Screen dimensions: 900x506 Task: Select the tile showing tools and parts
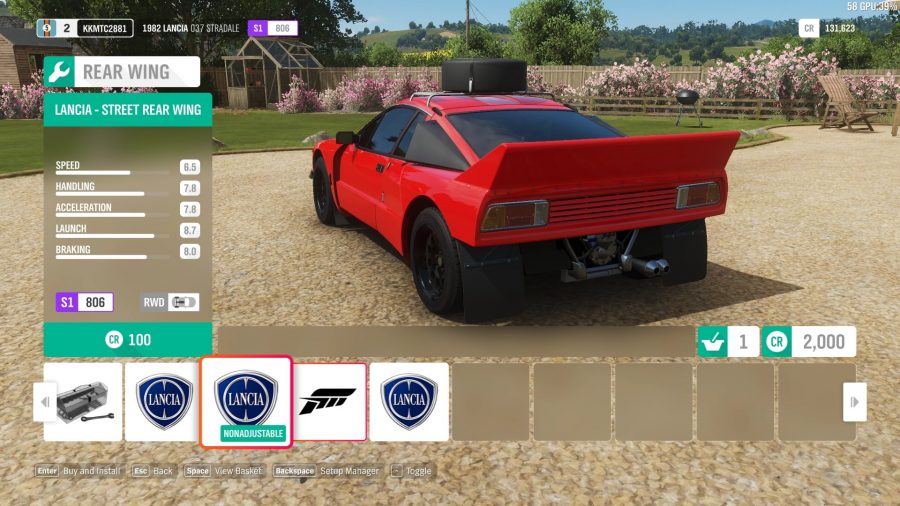(84, 401)
